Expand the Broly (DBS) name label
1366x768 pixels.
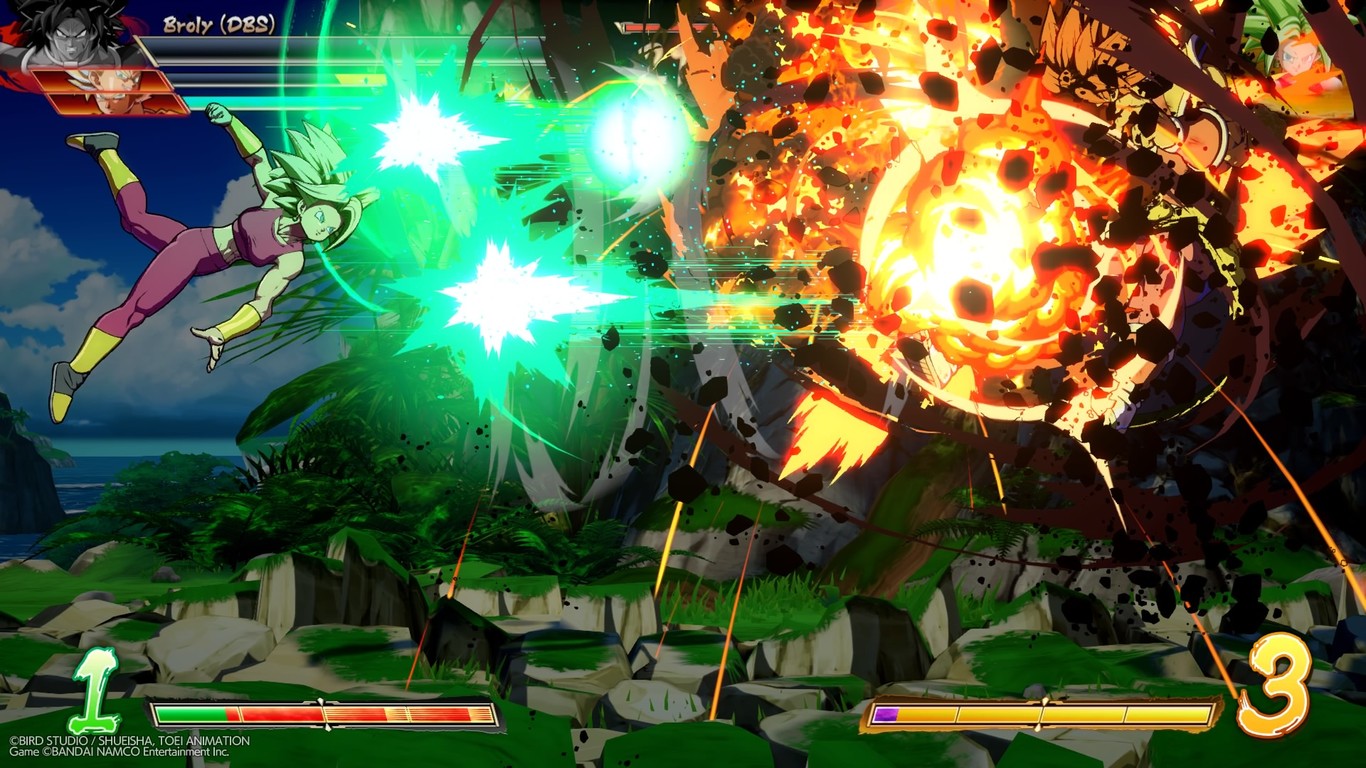click(216, 22)
